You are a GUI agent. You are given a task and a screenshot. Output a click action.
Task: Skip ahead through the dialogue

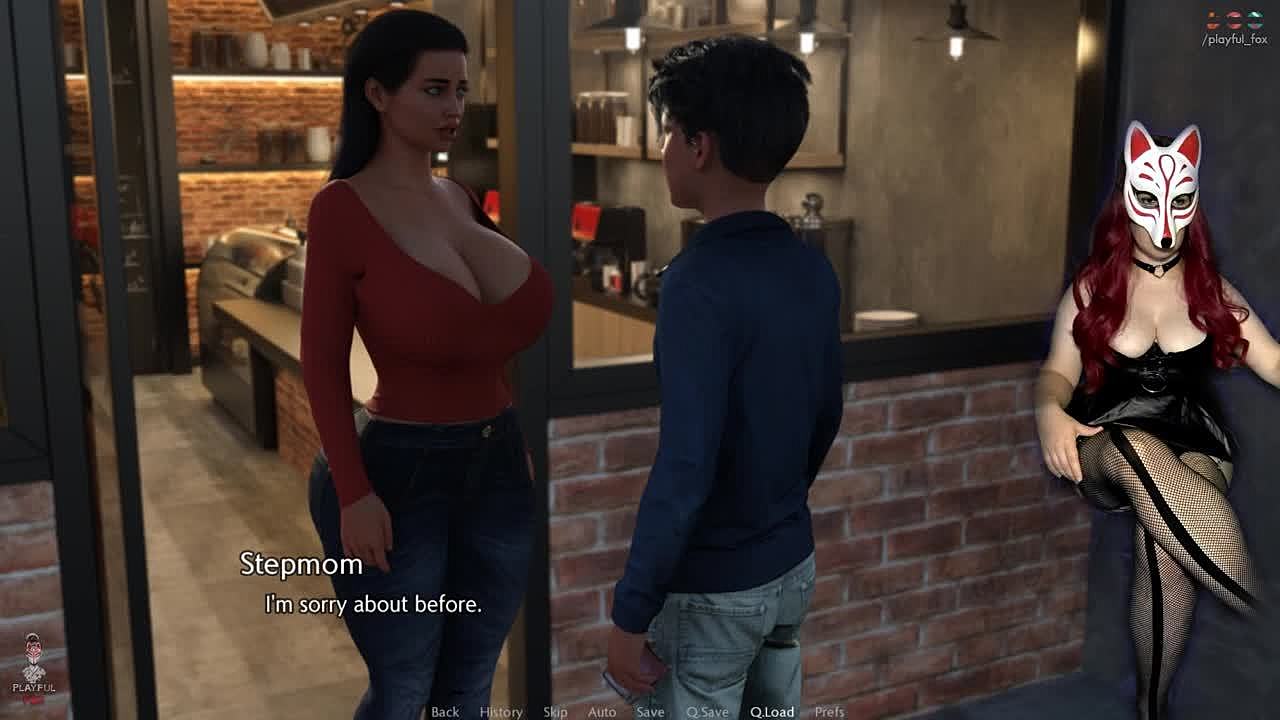pos(555,712)
